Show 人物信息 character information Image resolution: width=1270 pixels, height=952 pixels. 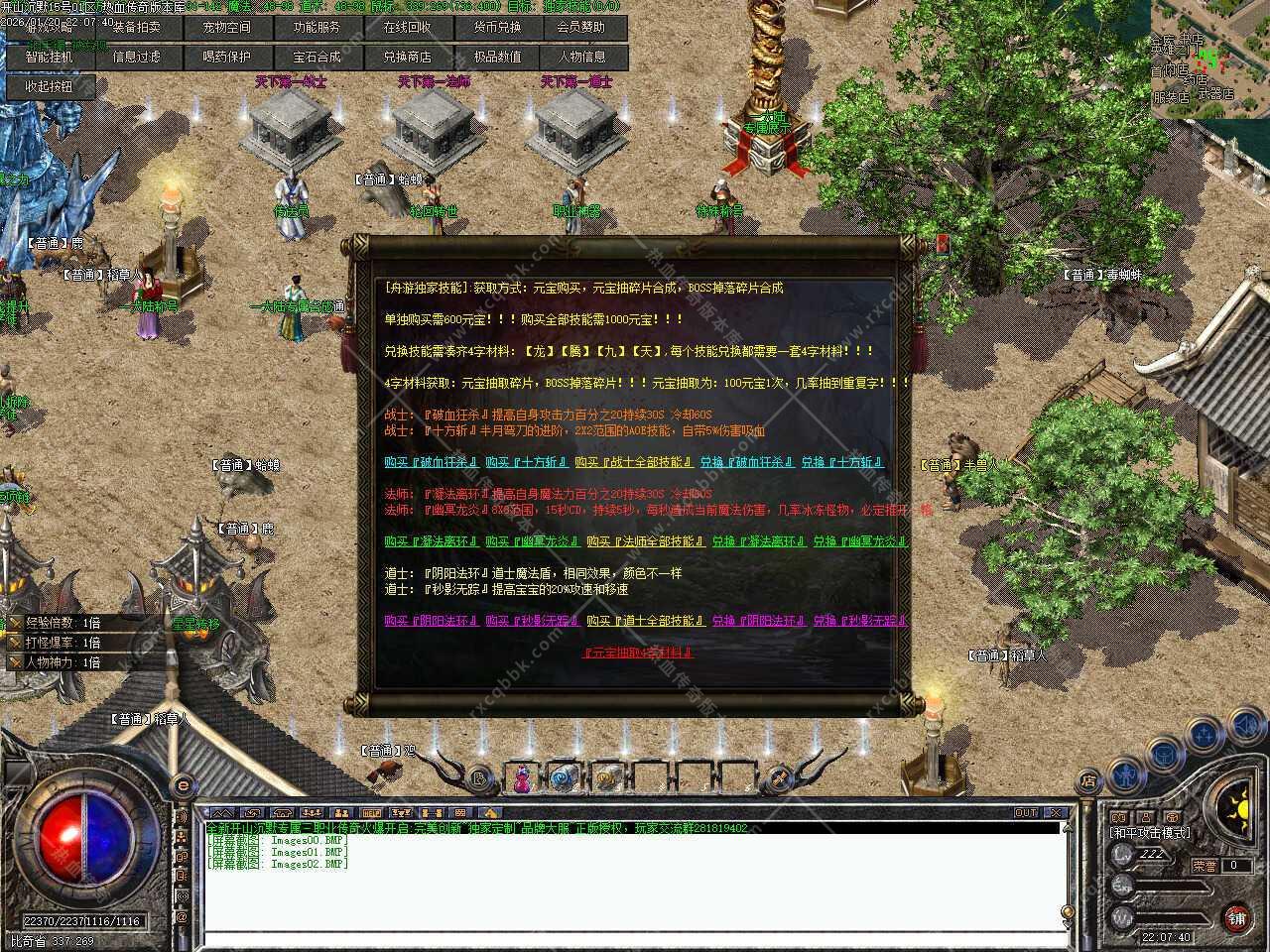click(582, 58)
